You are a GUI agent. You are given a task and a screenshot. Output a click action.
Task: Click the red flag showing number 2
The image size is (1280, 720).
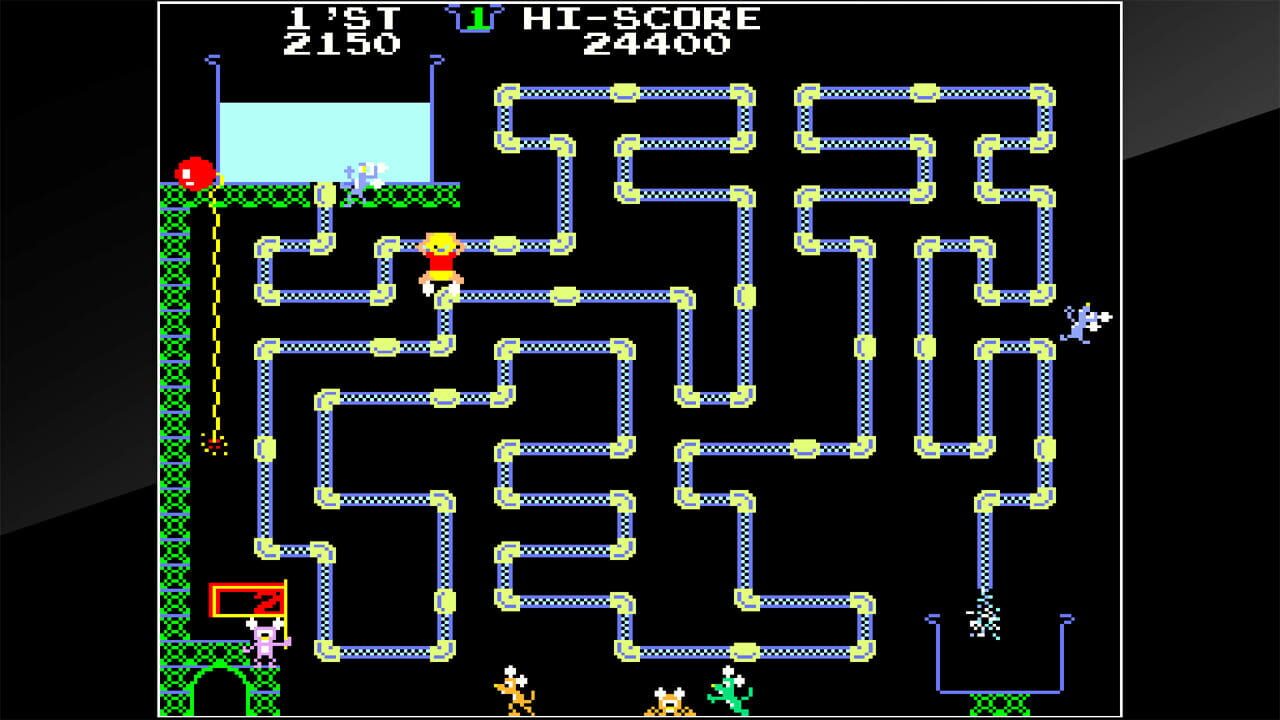tap(245, 598)
